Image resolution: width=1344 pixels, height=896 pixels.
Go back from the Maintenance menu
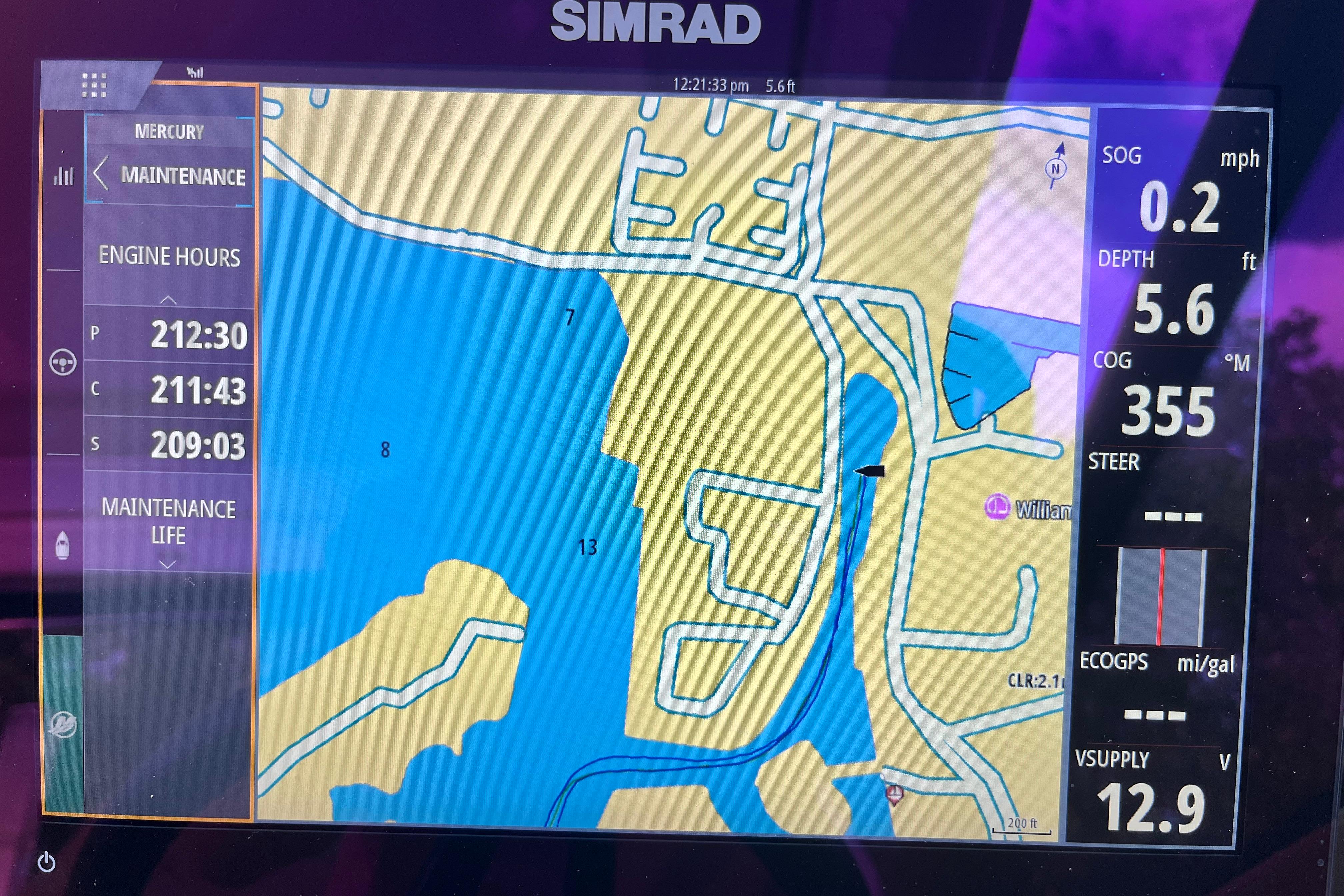101,174
